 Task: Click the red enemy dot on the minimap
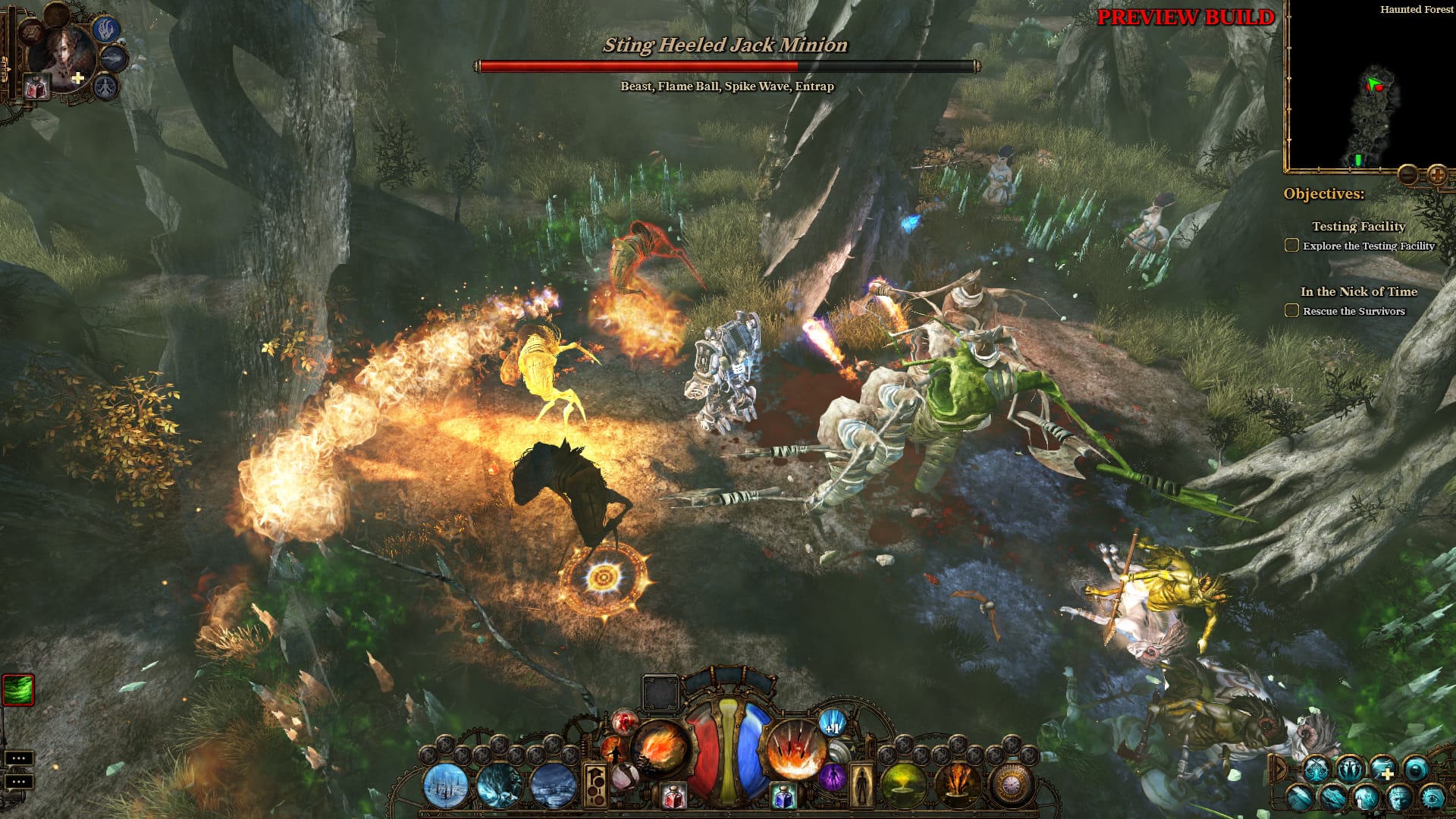point(1379,88)
